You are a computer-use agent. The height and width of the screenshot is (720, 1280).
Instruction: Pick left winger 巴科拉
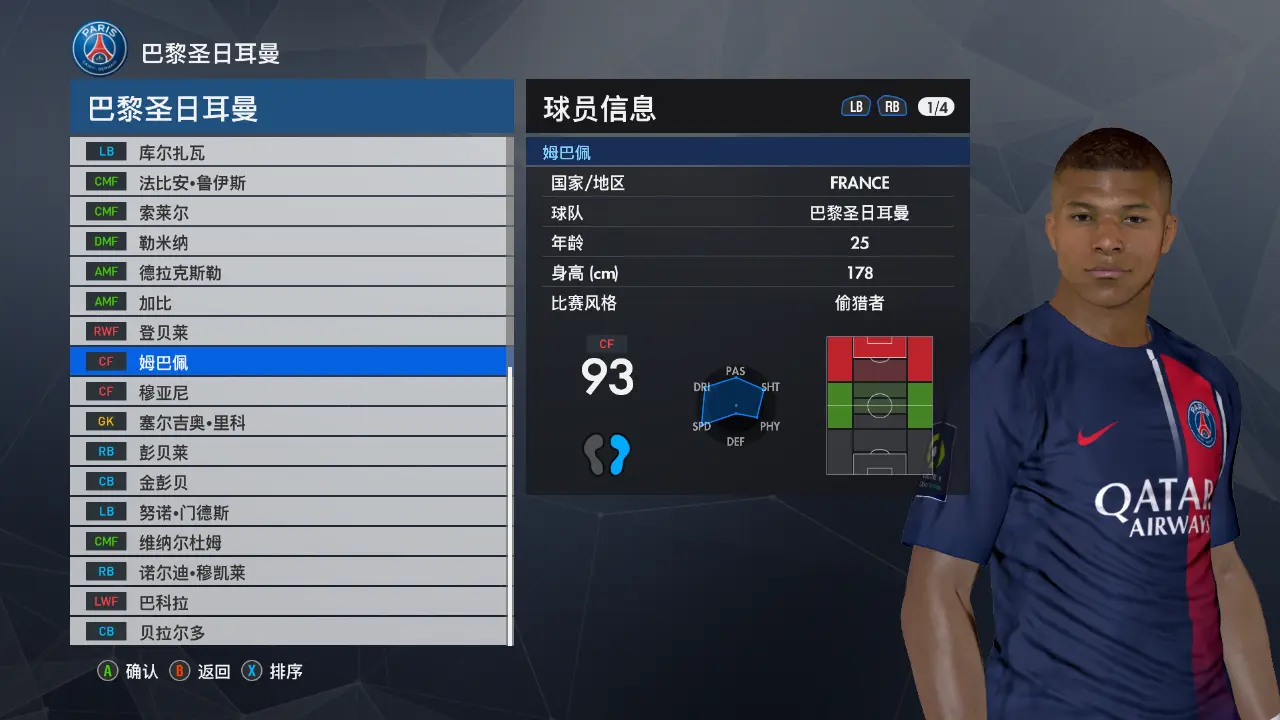click(290, 602)
